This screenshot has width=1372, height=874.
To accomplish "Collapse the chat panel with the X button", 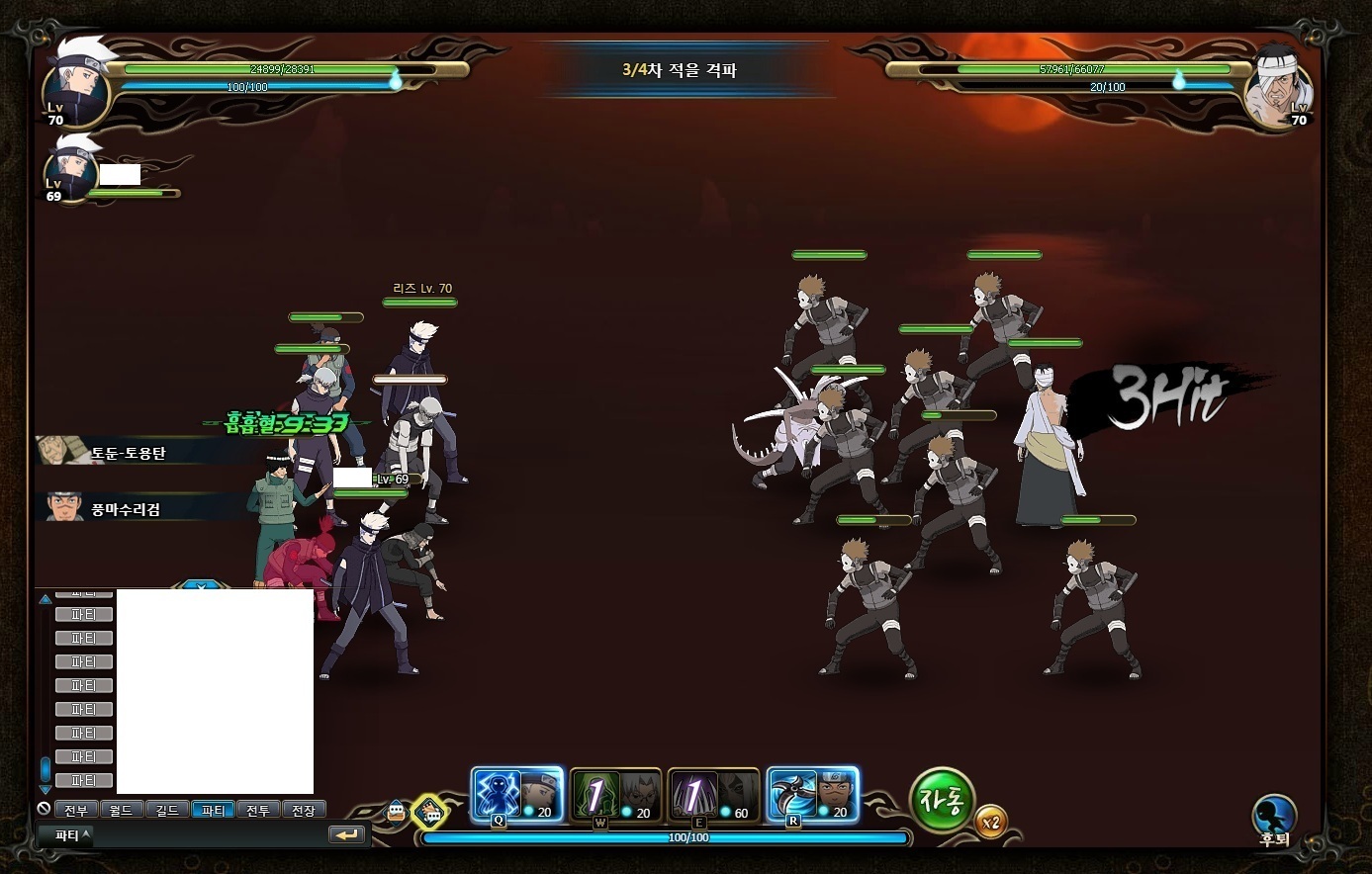I will [x=202, y=586].
